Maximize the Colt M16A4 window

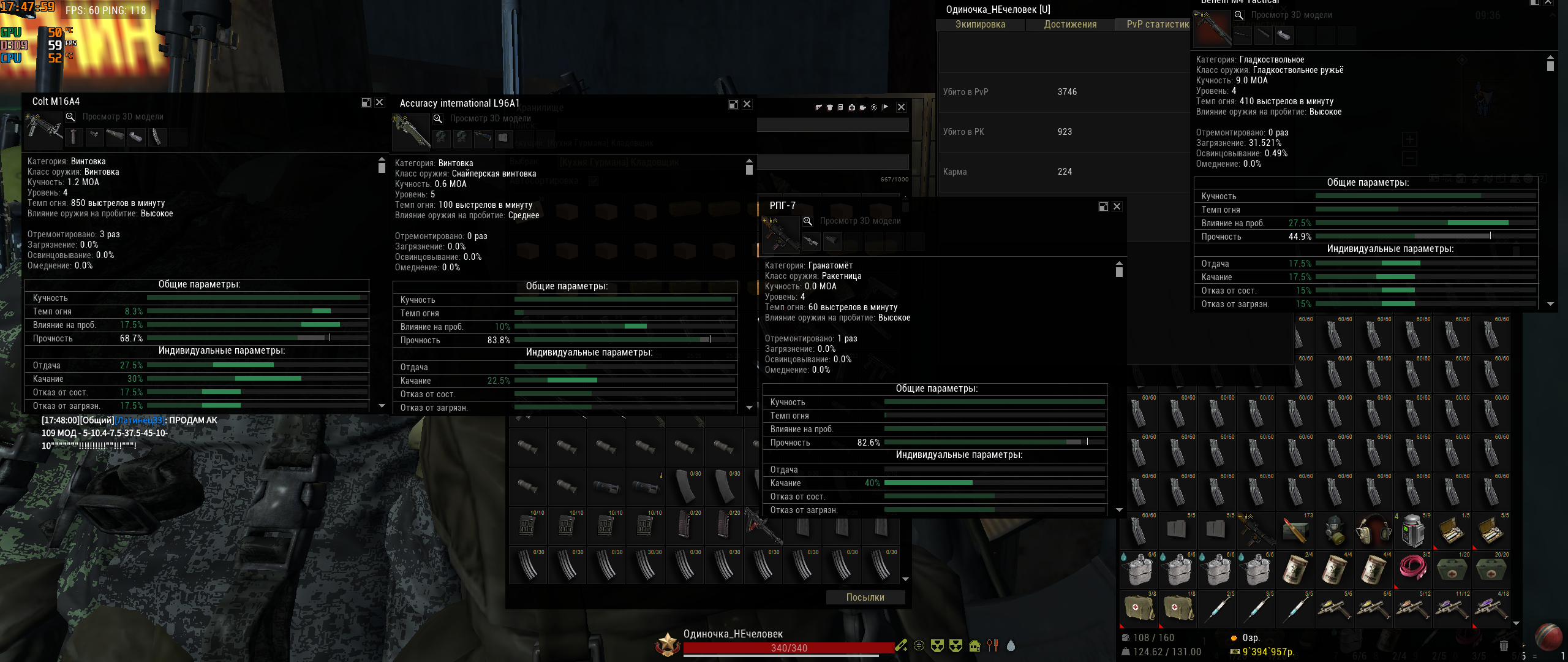click(x=366, y=102)
